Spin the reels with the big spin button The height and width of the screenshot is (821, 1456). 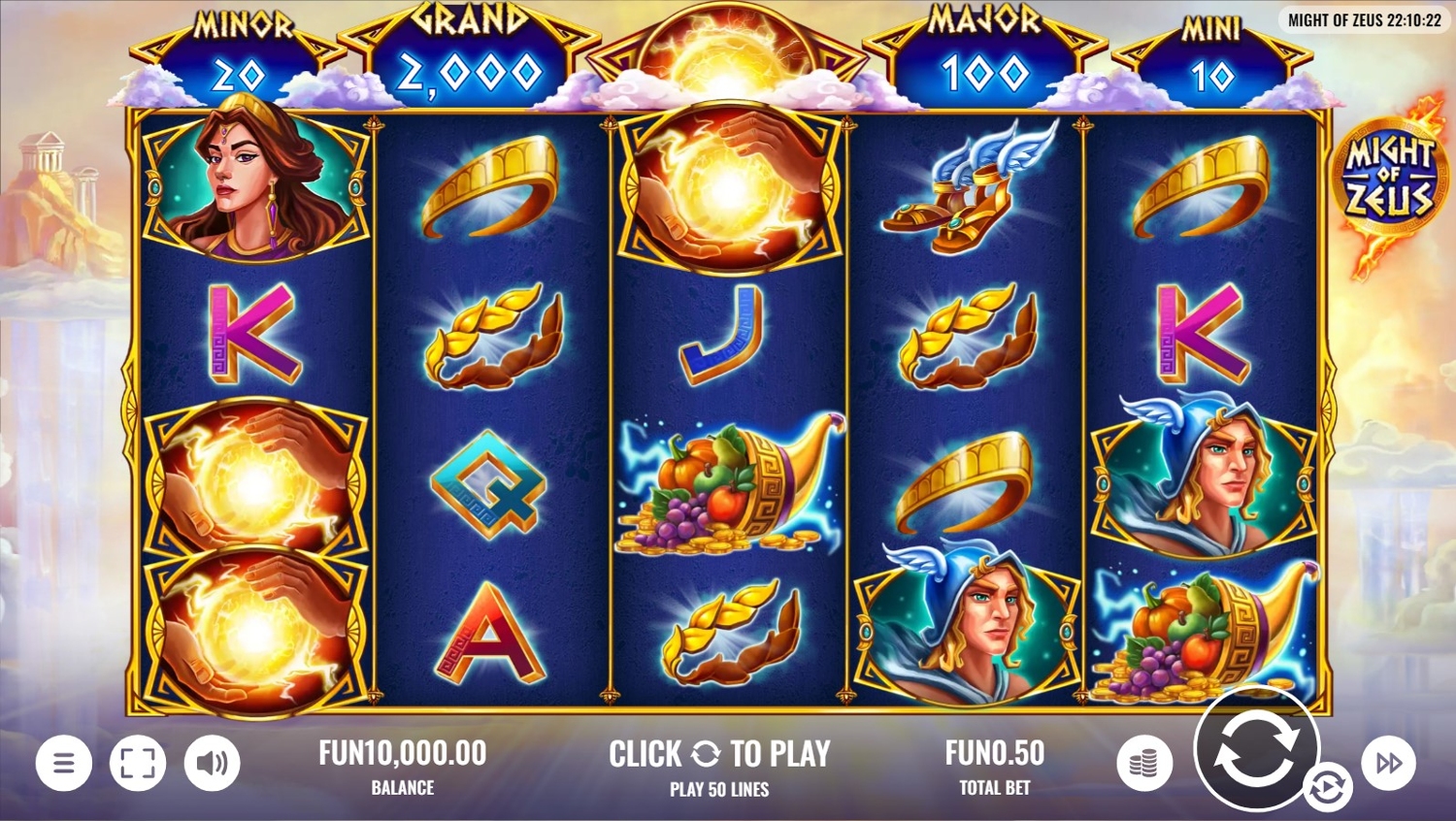coord(1255,747)
